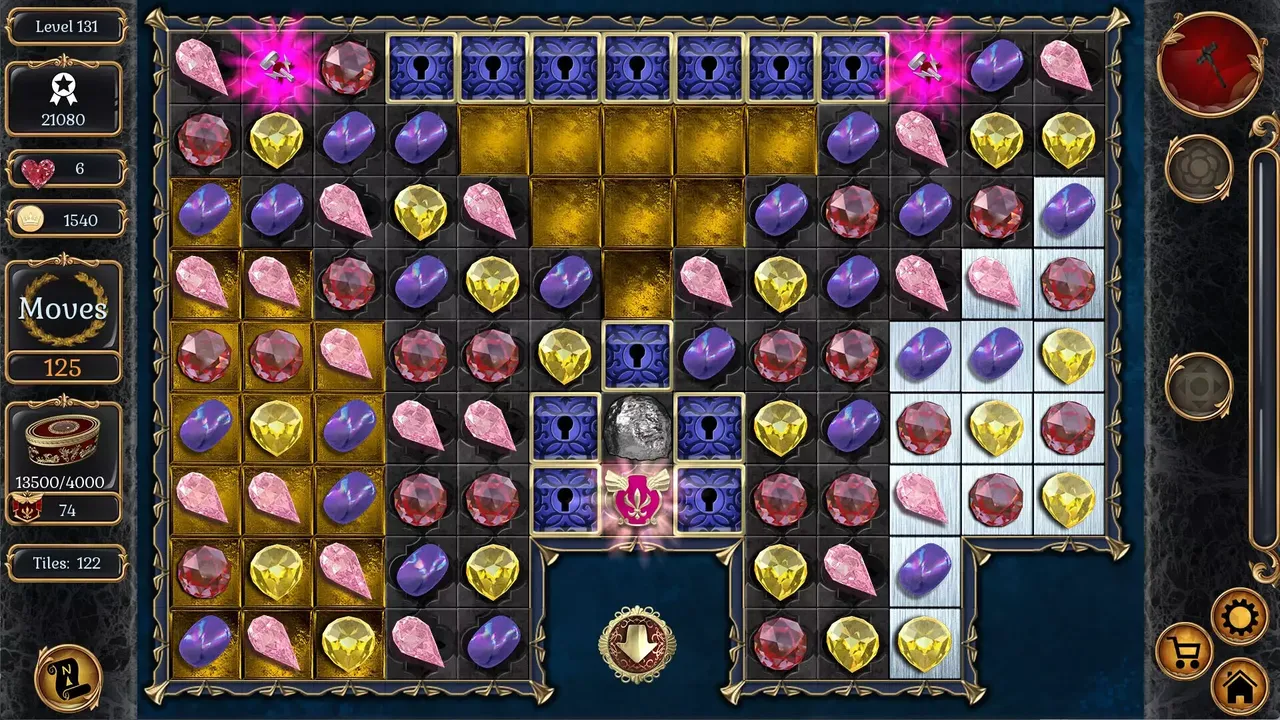The width and height of the screenshot is (1280, 720).
Task: Click the hammer power-up near the top-right
Action: [924, 66]
